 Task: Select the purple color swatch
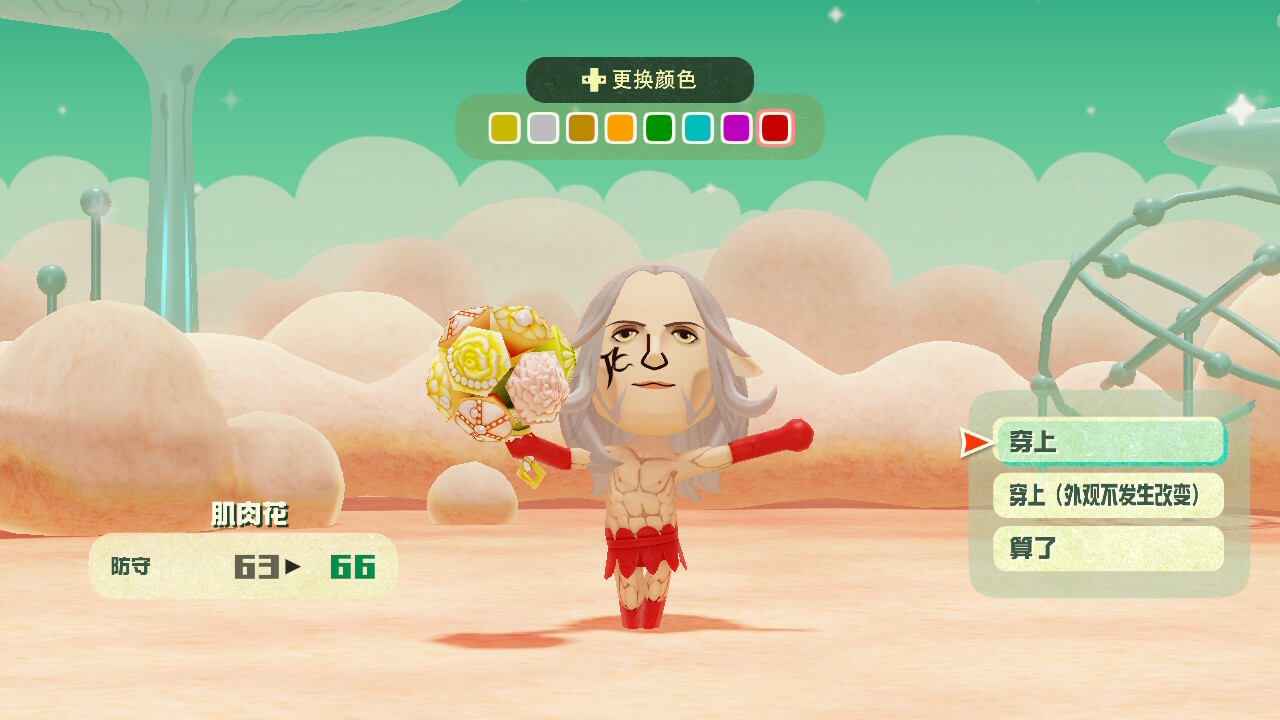[736, 128]
